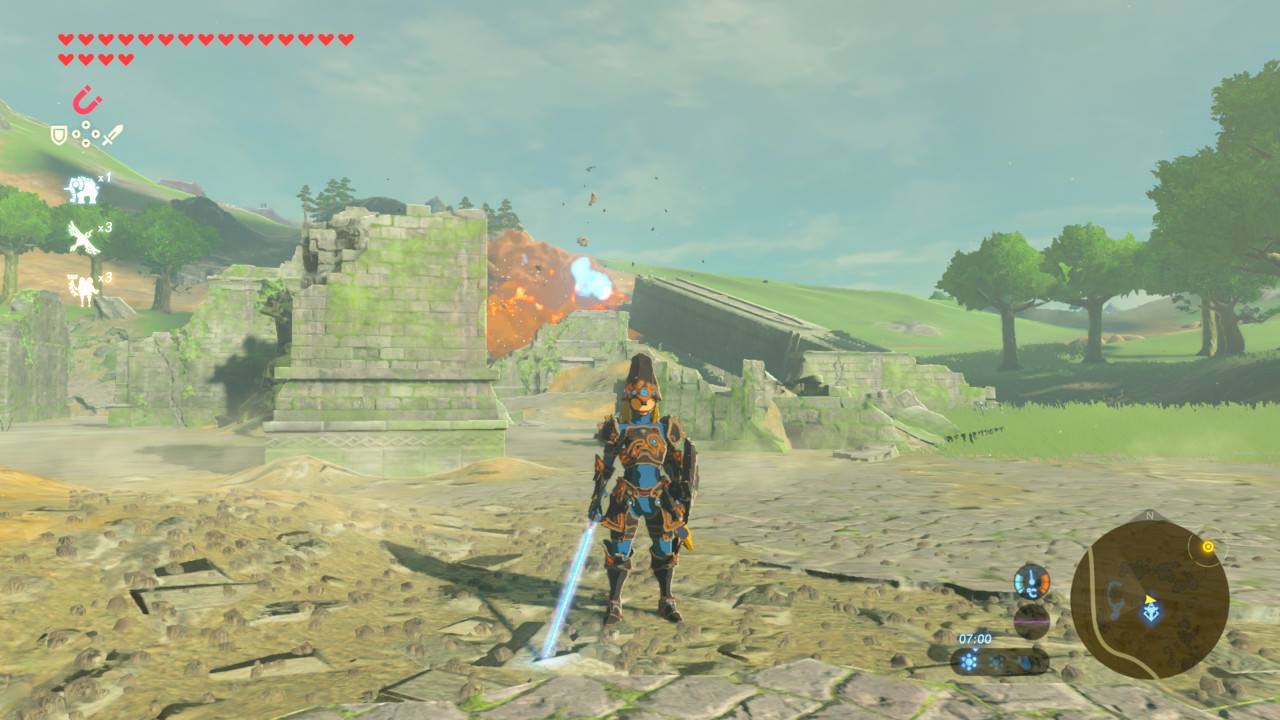This screenshot has width=1280, height=720.
Task: Activate the bird Revali's Gale ability icon
Action: coord(81,238)
